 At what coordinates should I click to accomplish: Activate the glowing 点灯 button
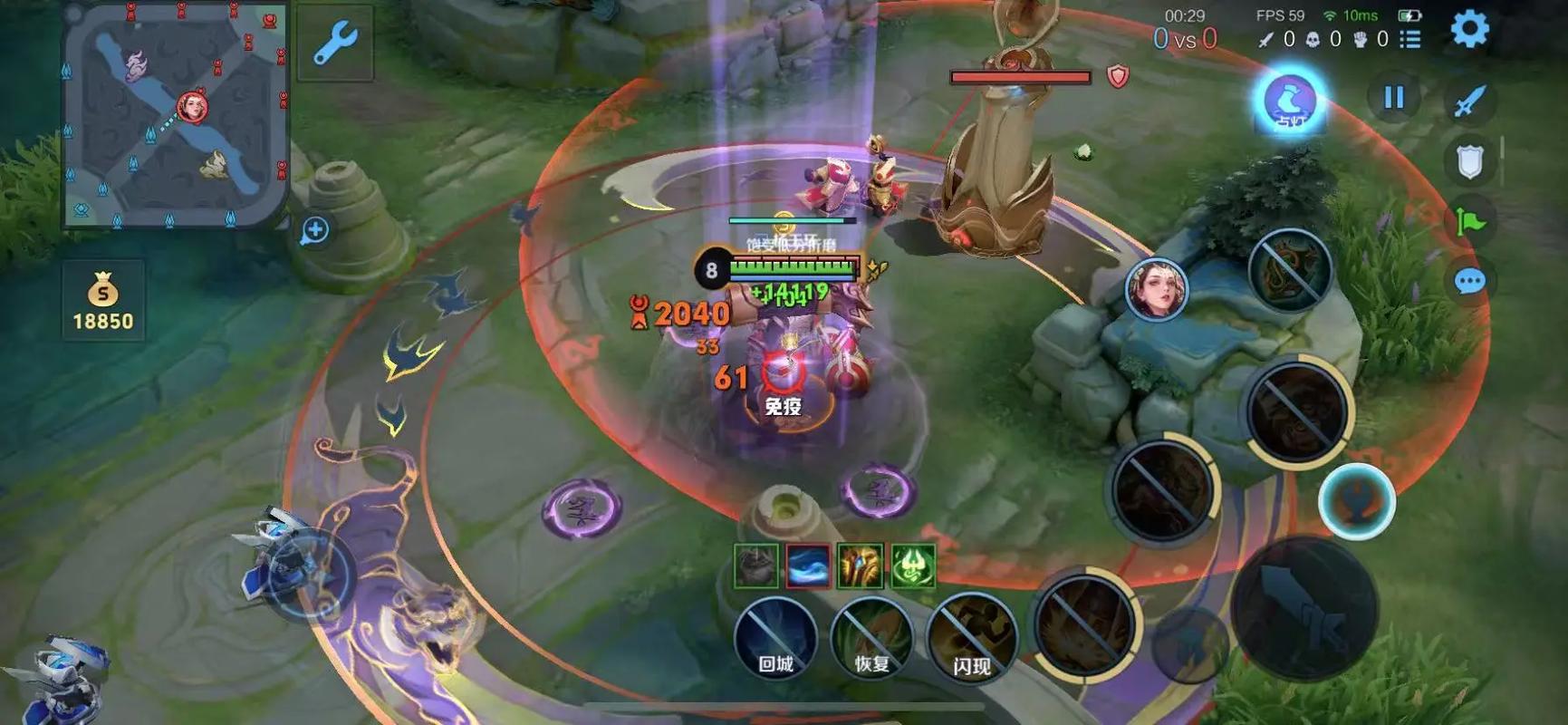click(x=1290, y=101)
